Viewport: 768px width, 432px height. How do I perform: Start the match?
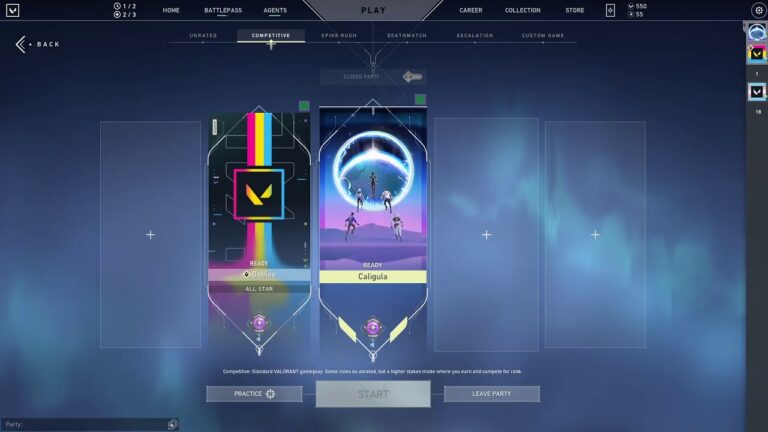[x=373, y=394]
